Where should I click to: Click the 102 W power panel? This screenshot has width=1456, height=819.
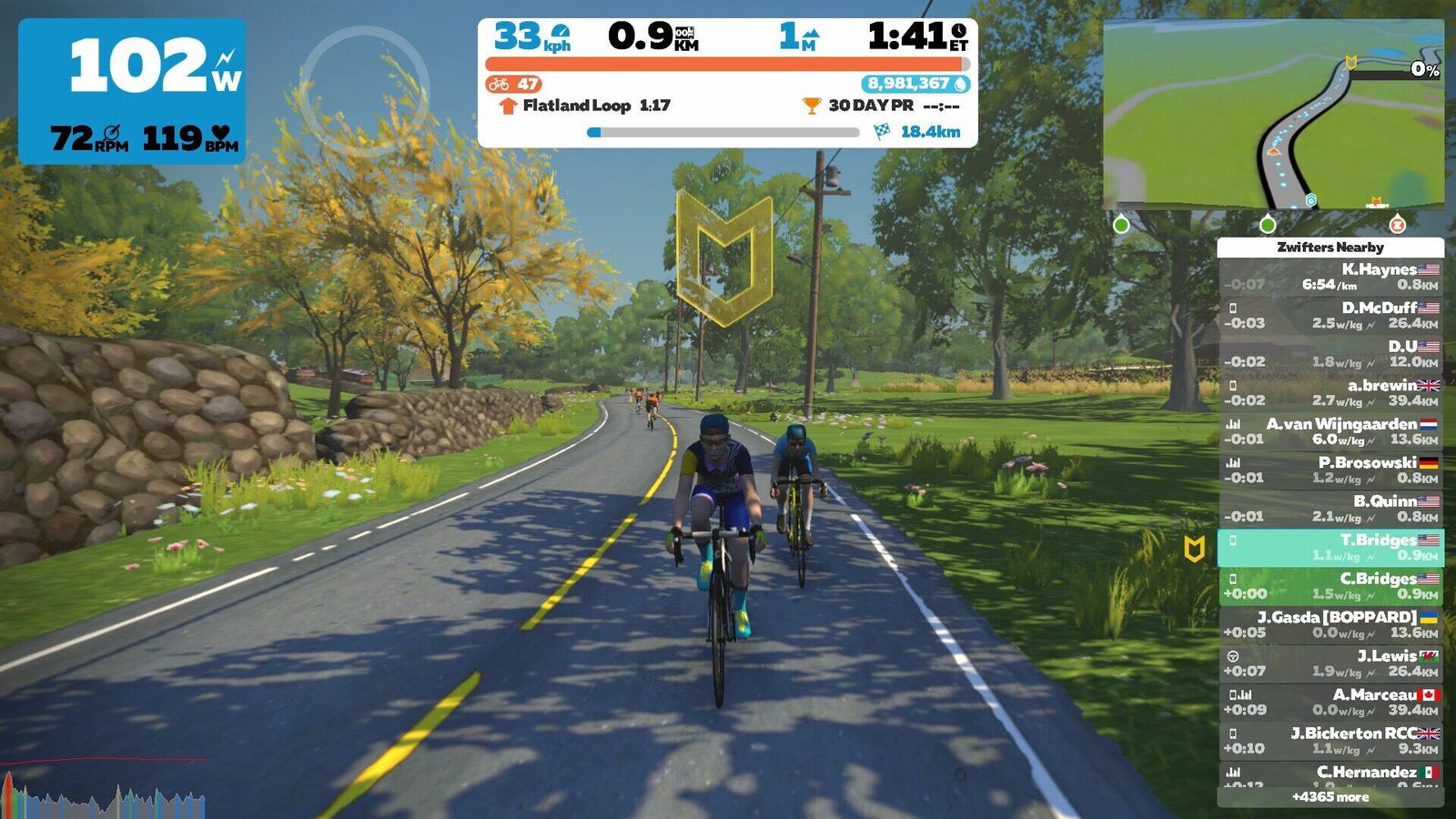132,91
